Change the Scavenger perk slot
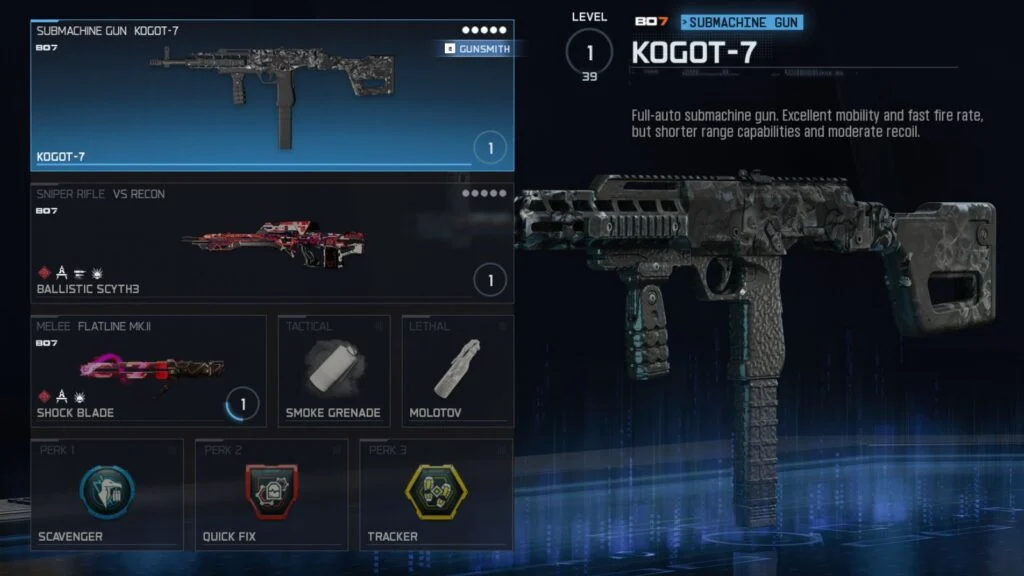1024x576 pixels. (x=107, y=494)
